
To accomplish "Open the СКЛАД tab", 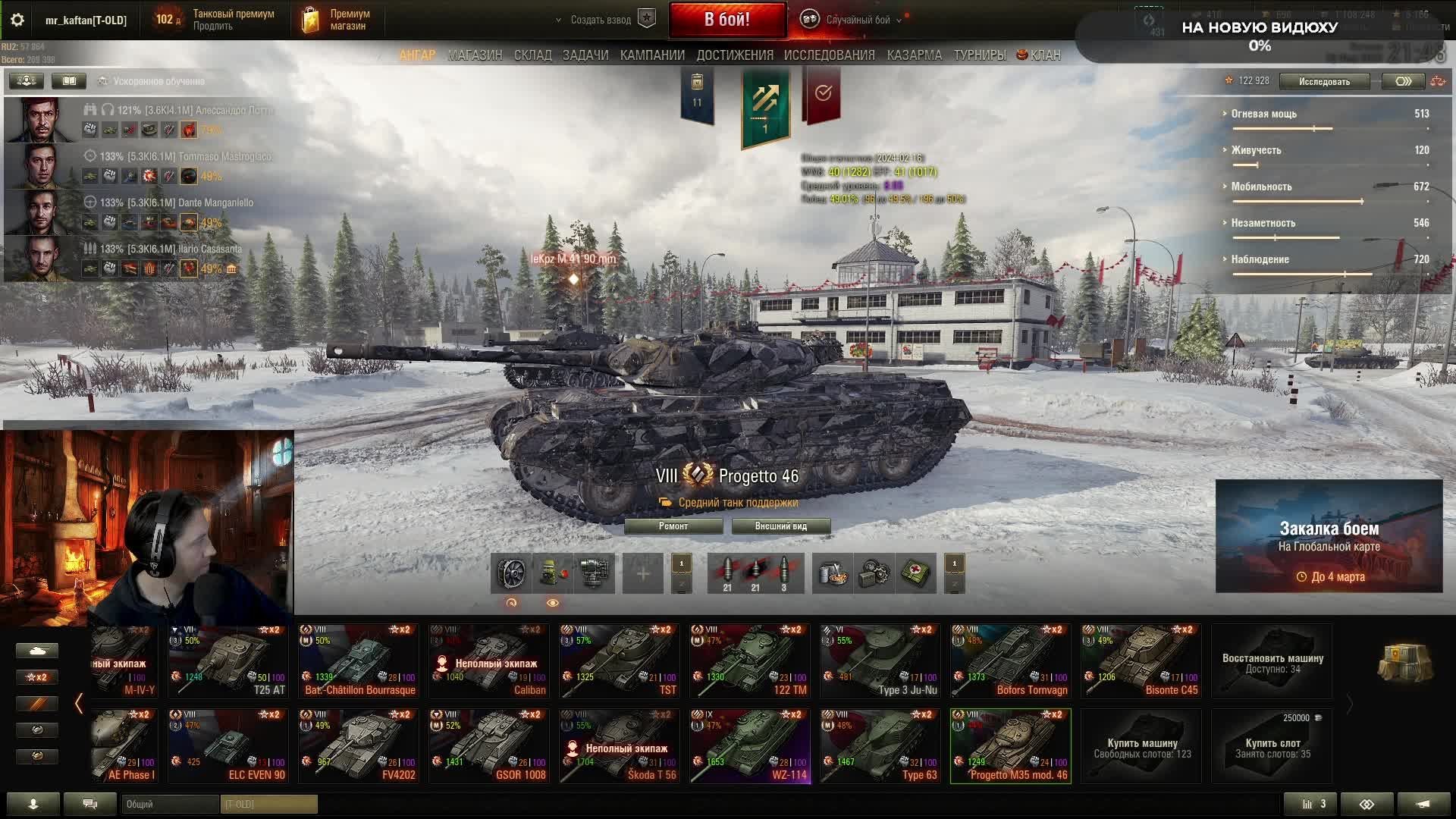I will point(532,55).
